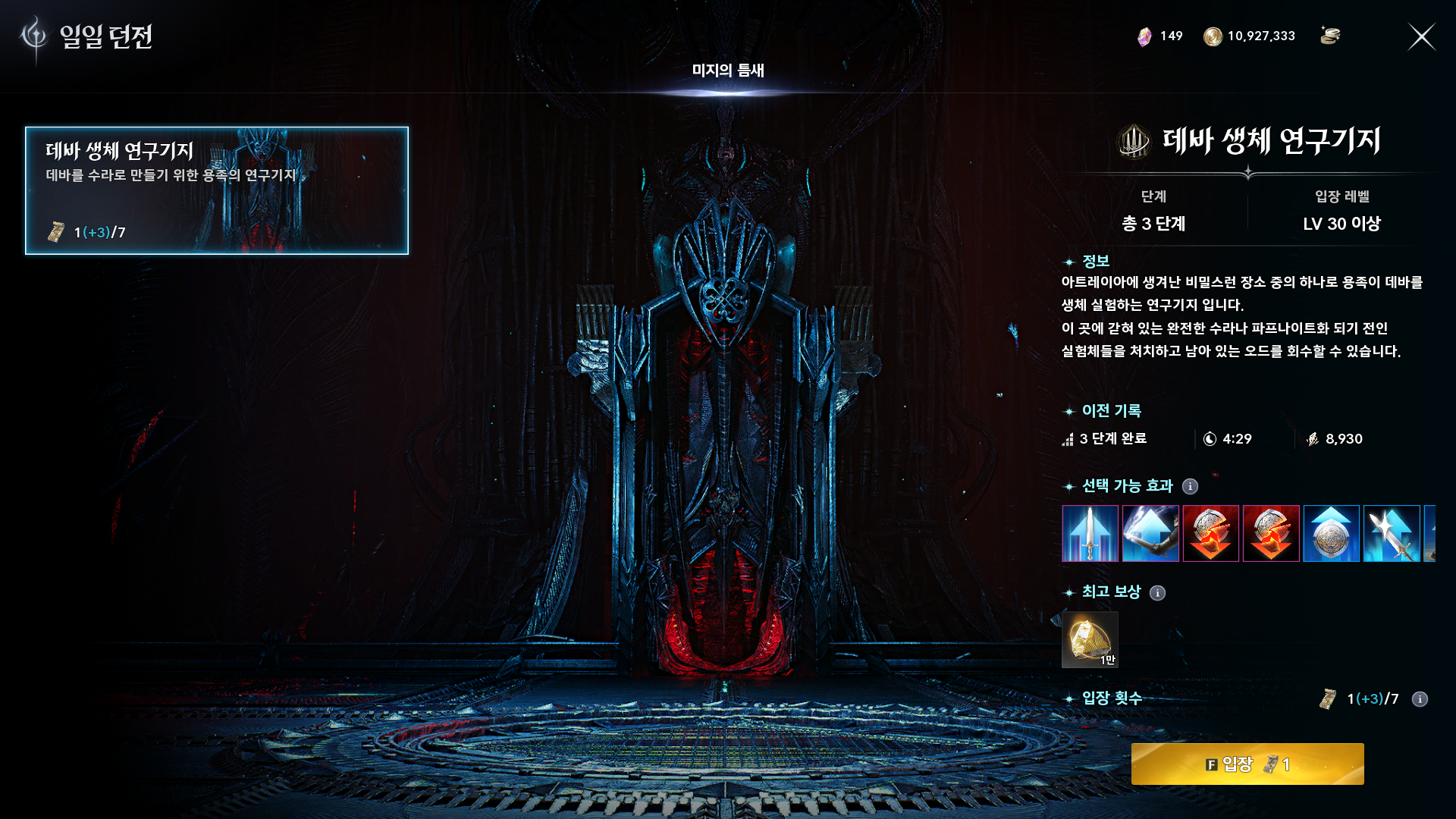
Task: Switch to the 미지의 틈새 tab
Action: point(727,71)
